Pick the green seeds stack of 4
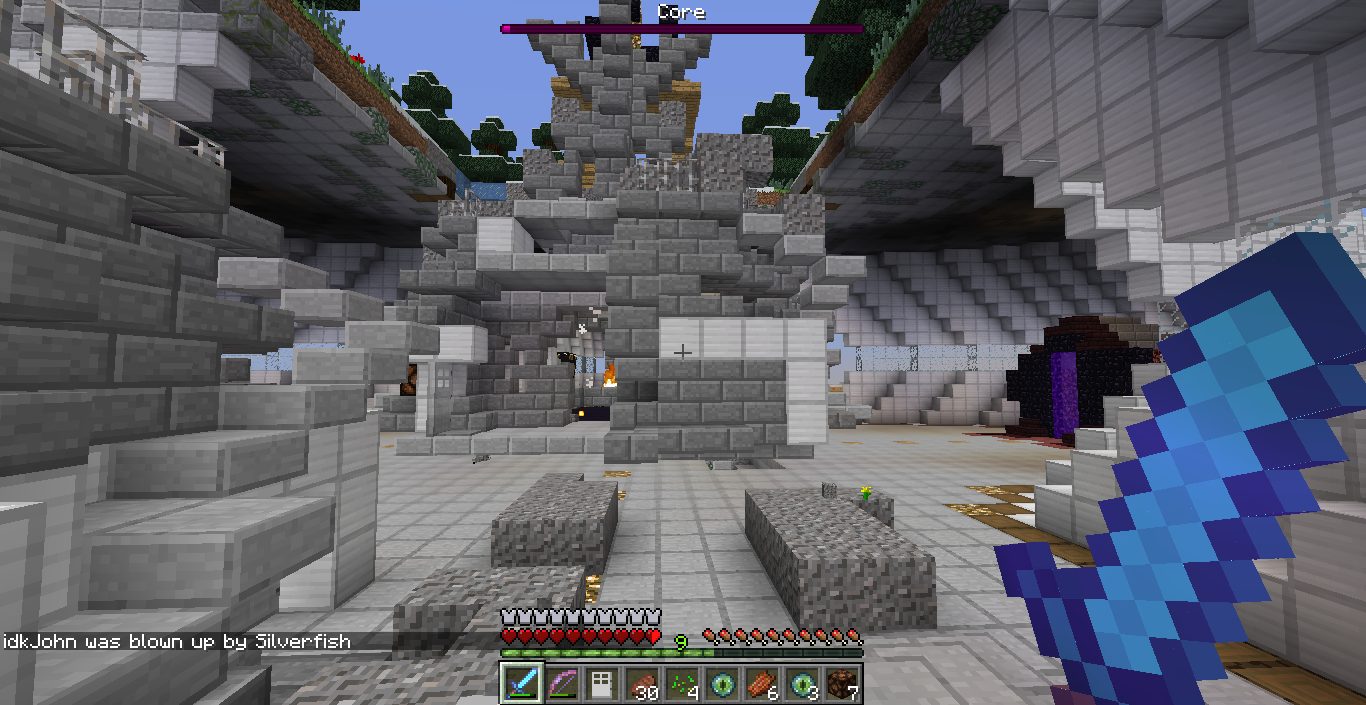The image size is (1366, 705). [681, 684]
